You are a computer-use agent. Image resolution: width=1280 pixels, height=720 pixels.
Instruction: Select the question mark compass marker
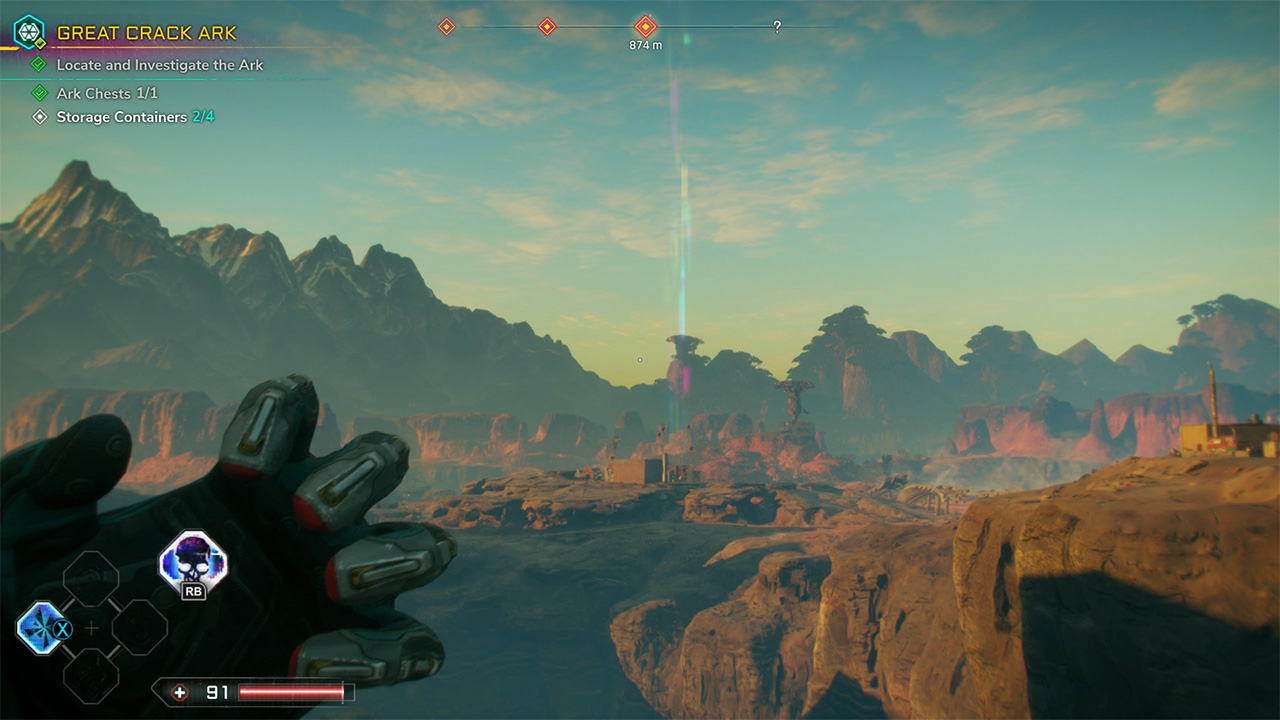pyautogui.click(x=777, y=28)
